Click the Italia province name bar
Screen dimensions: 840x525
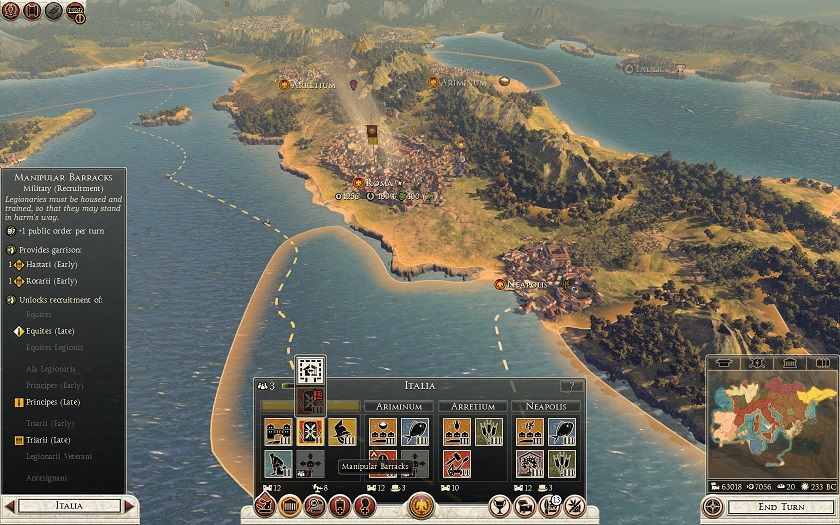pyautogui.click(x=68, y=506)
